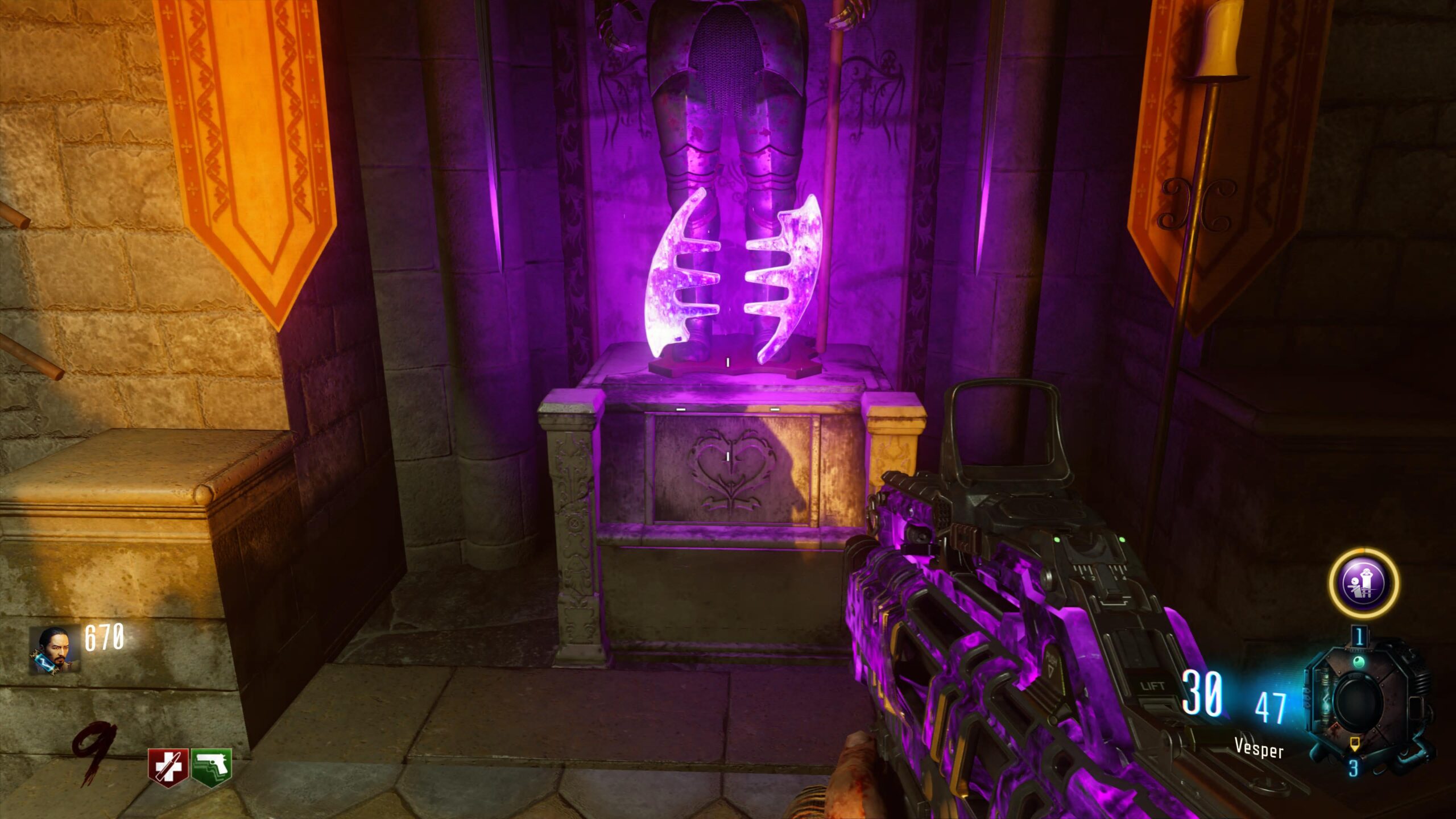Expand the grenade slot showing count 3
The width and height of the screenshot is (1456, 819).
(1354, 767)
